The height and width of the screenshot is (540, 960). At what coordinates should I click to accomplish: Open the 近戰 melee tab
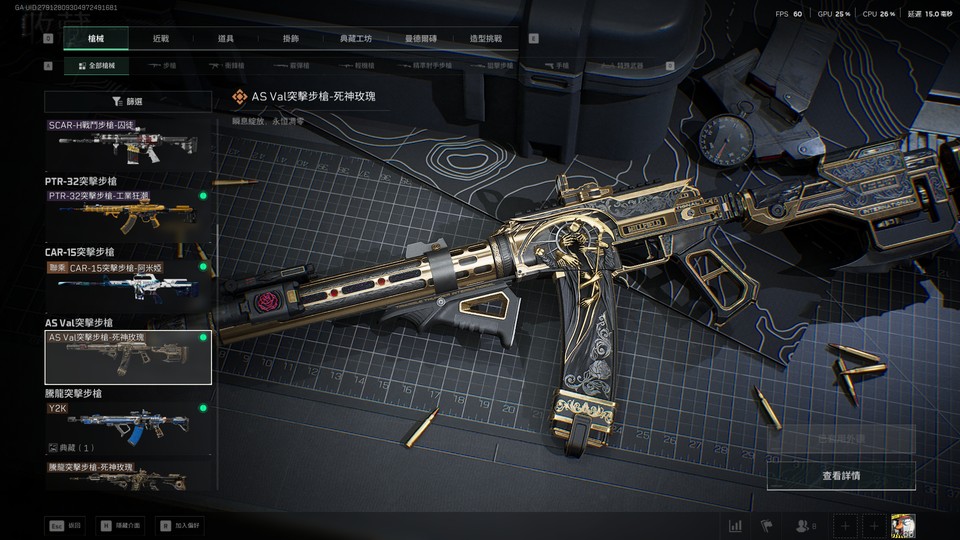[x=161, y=39]
